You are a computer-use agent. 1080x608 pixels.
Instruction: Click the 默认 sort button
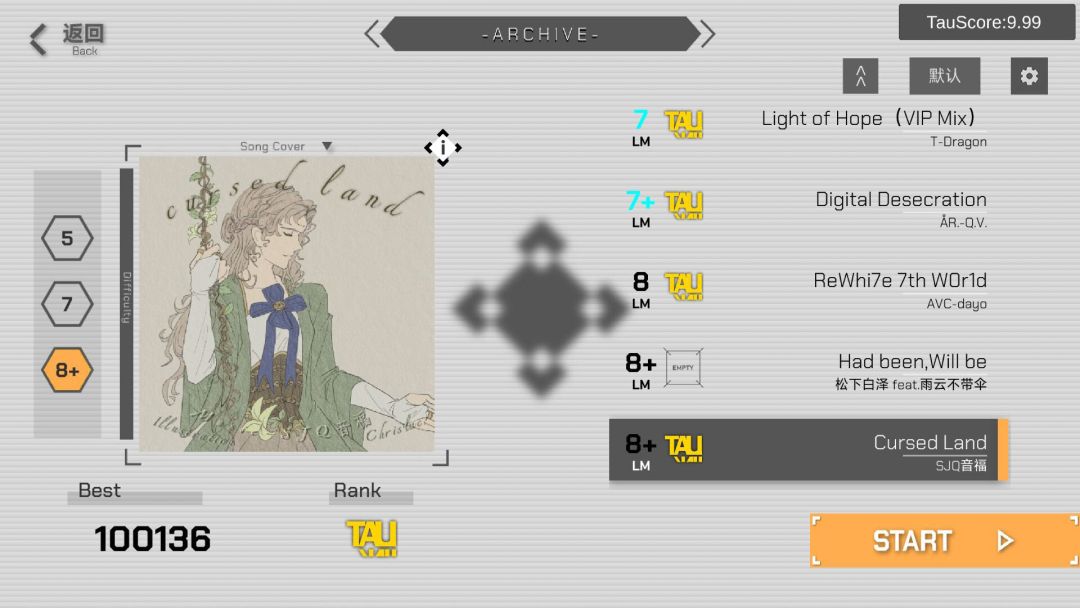pyautogui.click(x=944, y=76)
